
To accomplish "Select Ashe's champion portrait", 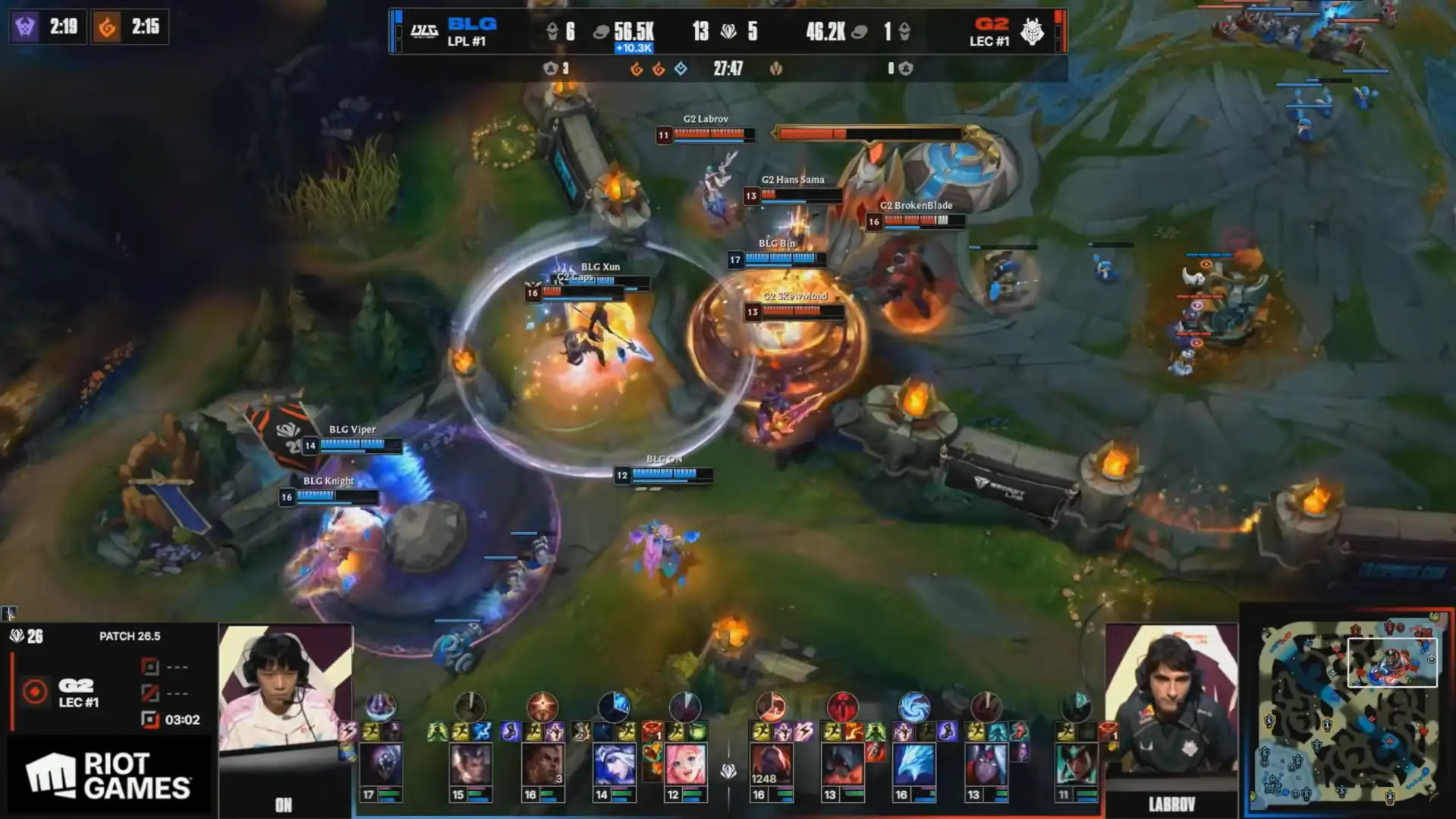I will (x=614, y=764).
